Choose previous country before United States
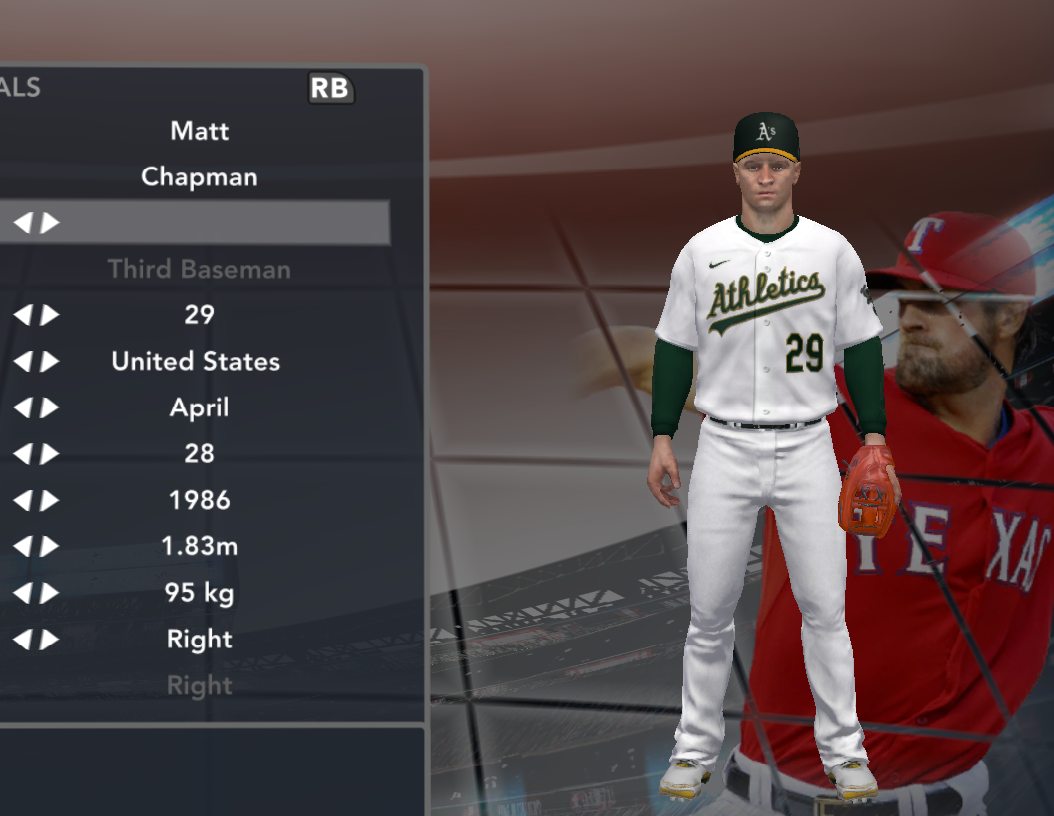The image size is (1054, 816). pyautogui.click(x=22, y=361)
